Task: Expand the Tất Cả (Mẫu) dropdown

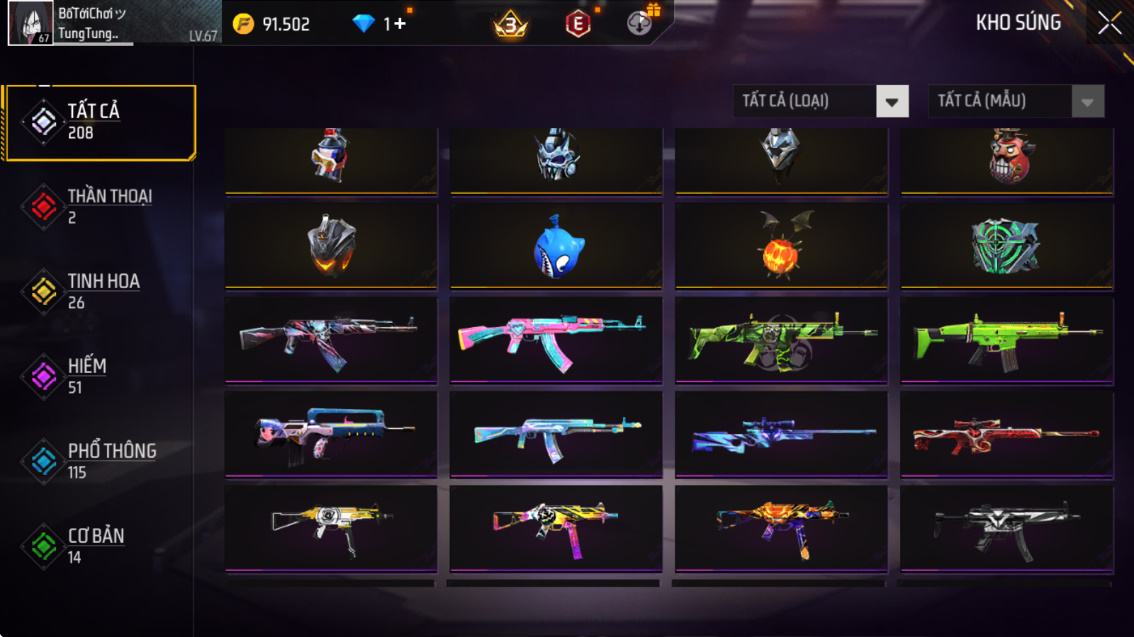Action: (1016, 101)
